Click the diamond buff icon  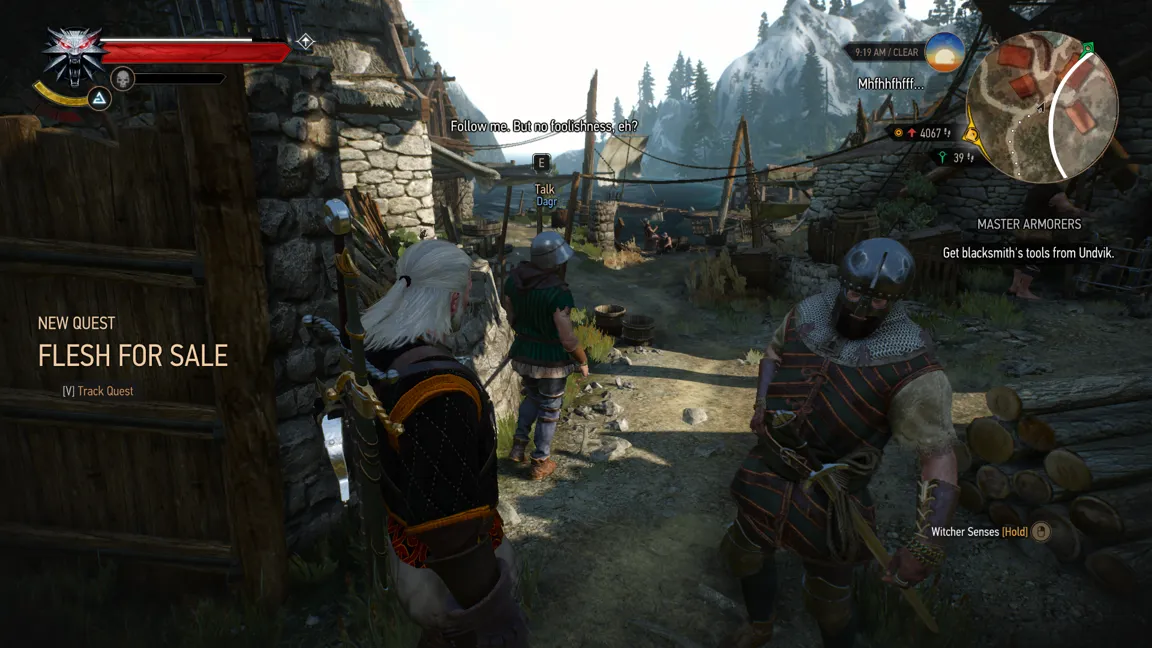pos(306,42)
